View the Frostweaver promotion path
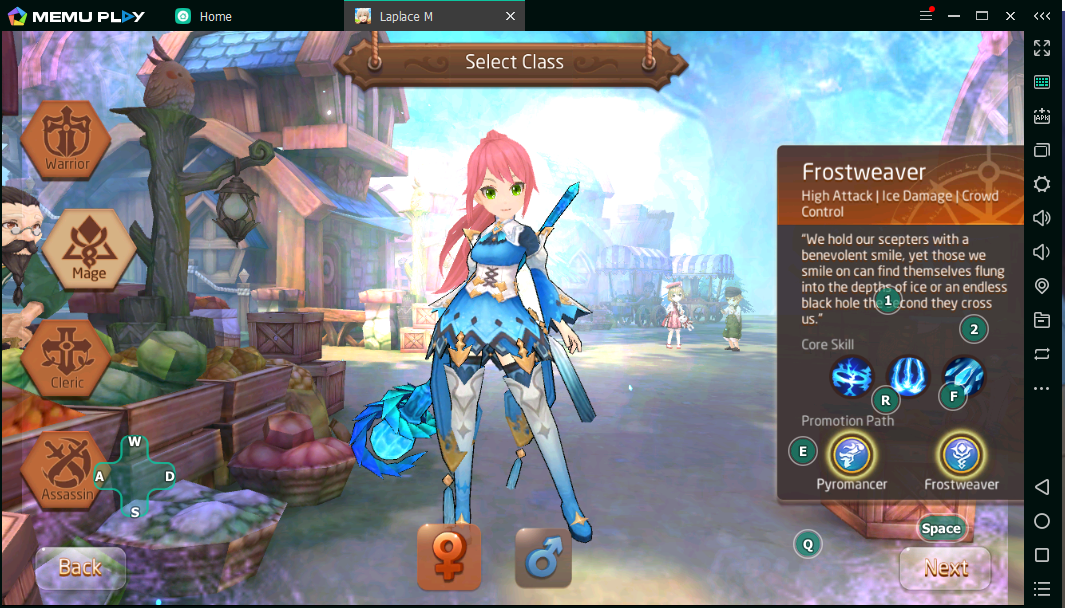1065x608 pixels. [x=961, y=456]
